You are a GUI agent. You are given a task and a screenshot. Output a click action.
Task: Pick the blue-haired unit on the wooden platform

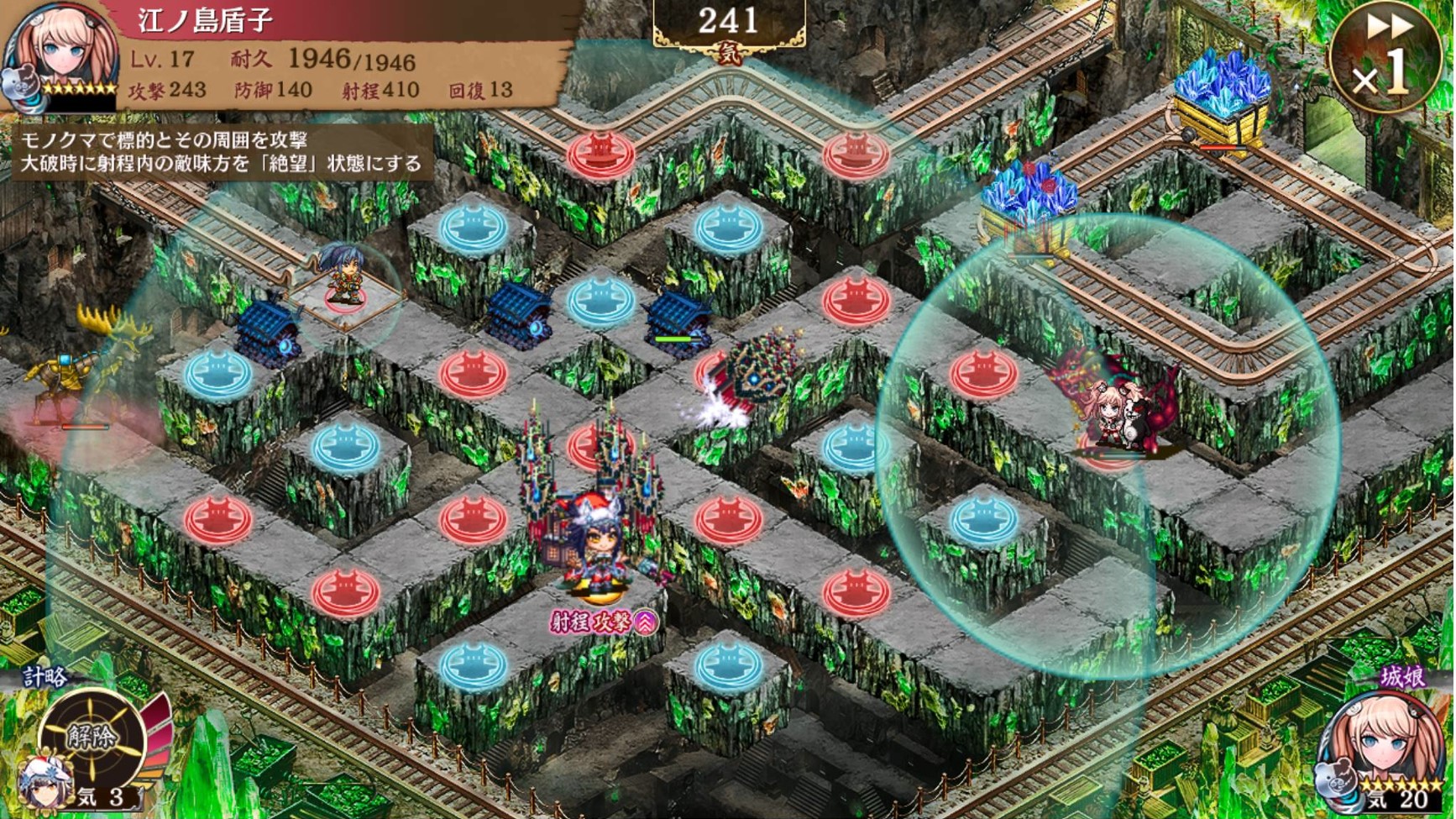(x=343, y=273)
